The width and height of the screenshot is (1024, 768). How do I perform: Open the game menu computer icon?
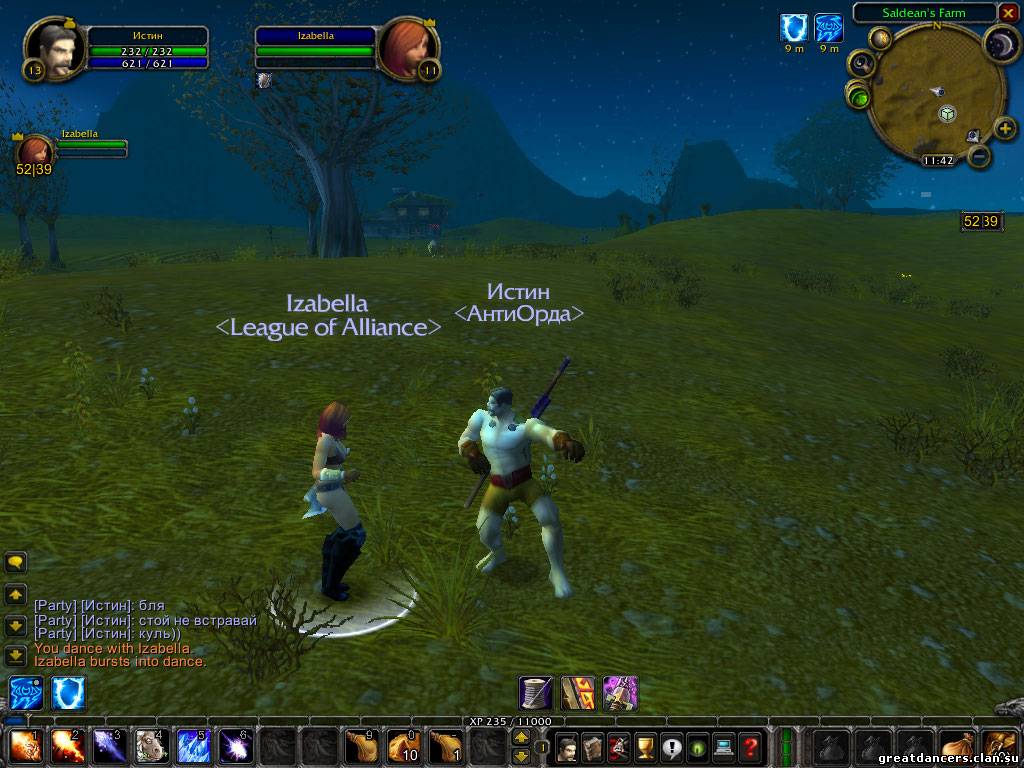coord(723,746)
